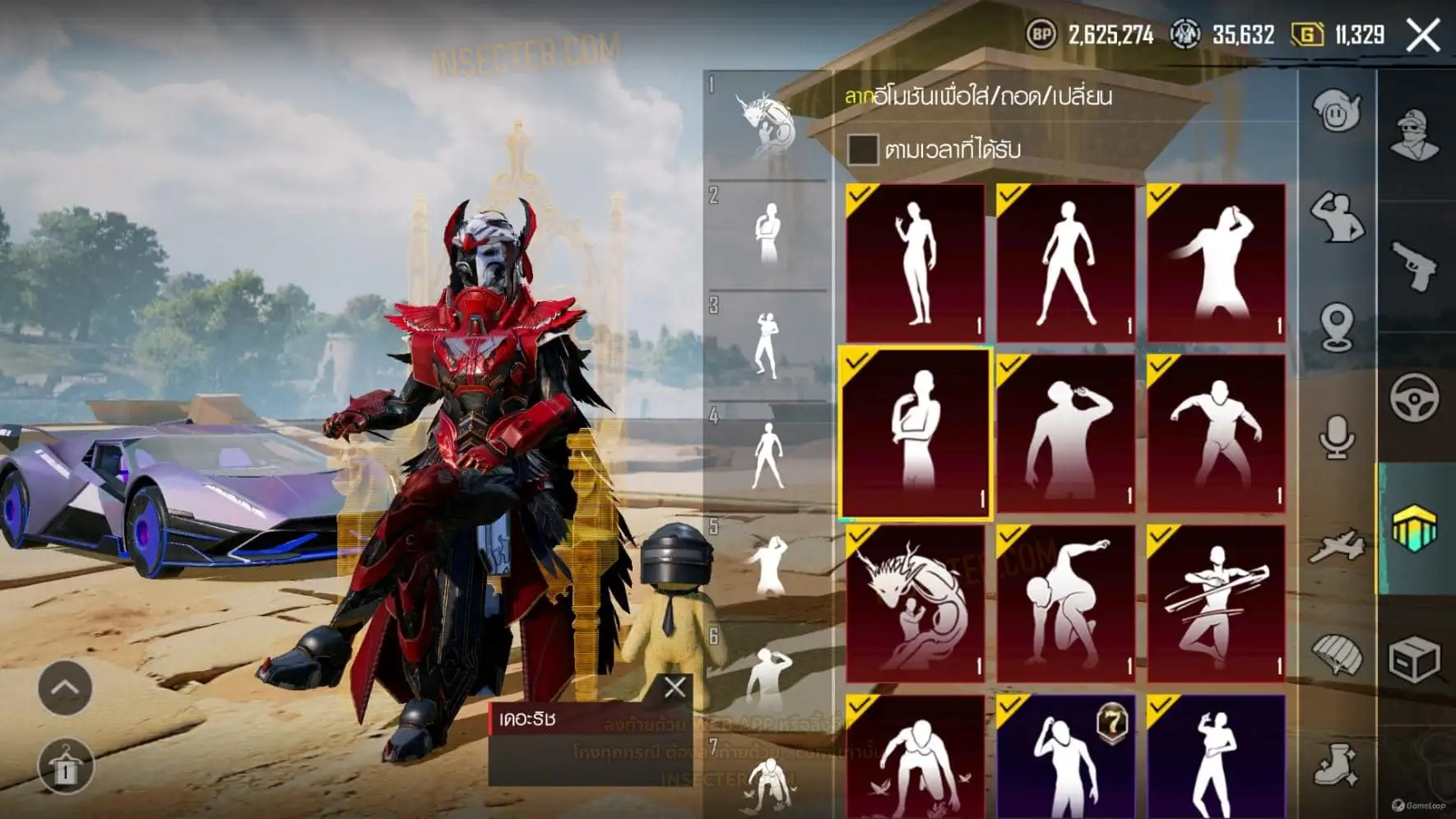The height and width of the screenshot is (819, 1456).
Task: Close the small emote name popup
Action: (675, 687)
